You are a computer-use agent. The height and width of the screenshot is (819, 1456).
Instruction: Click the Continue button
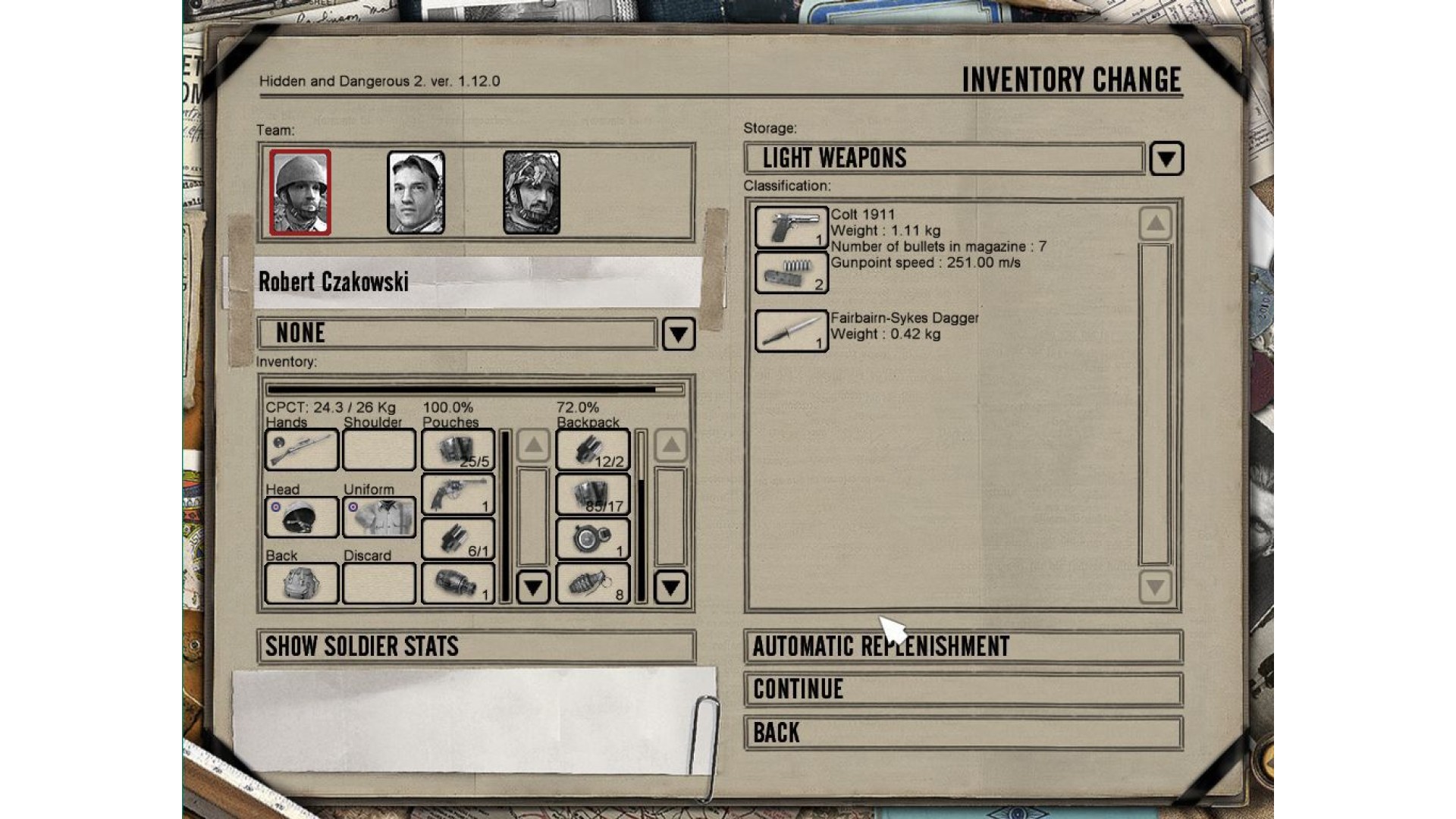(x=963, y=689)
